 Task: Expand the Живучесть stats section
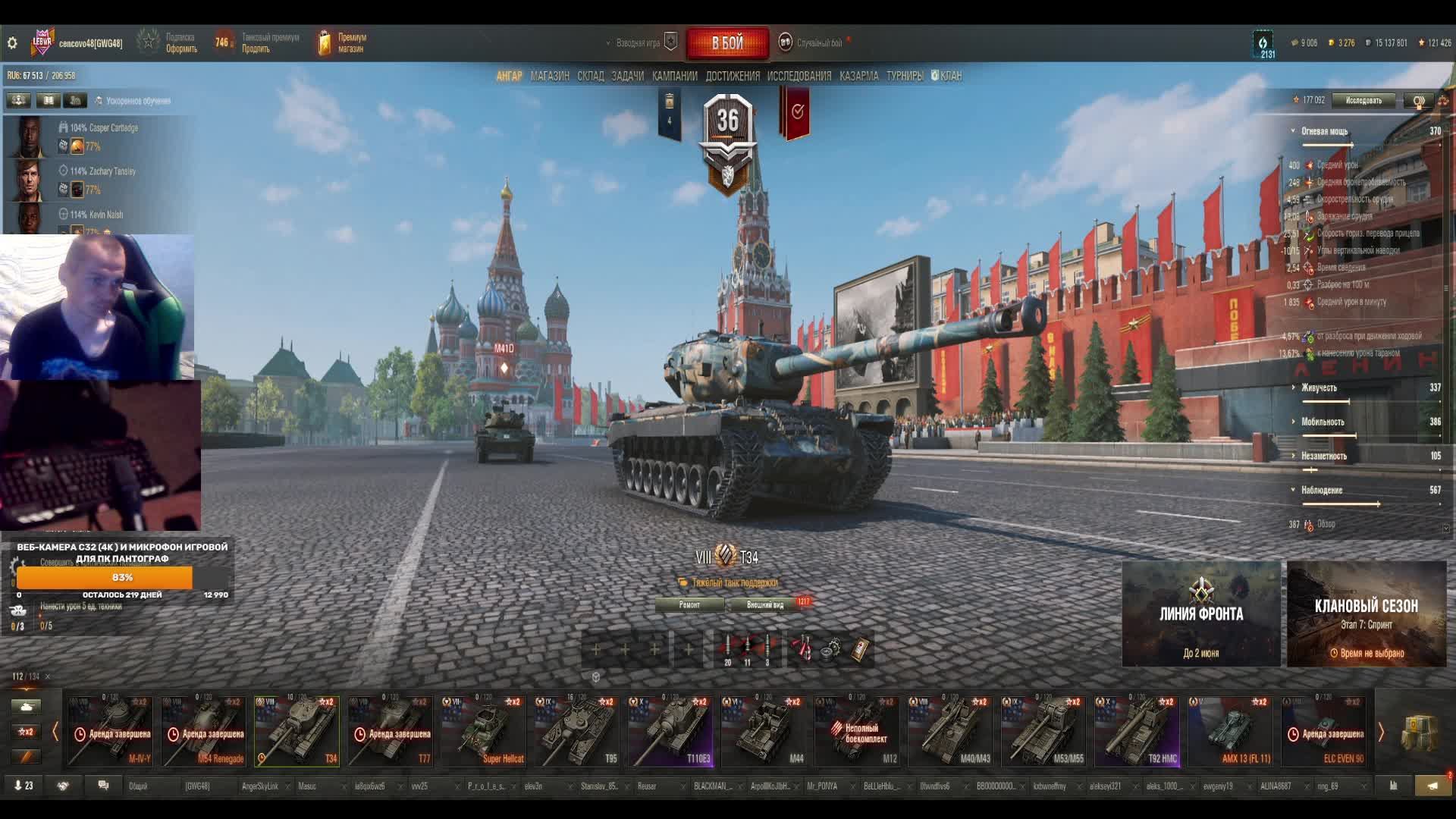coord(1319,388)
